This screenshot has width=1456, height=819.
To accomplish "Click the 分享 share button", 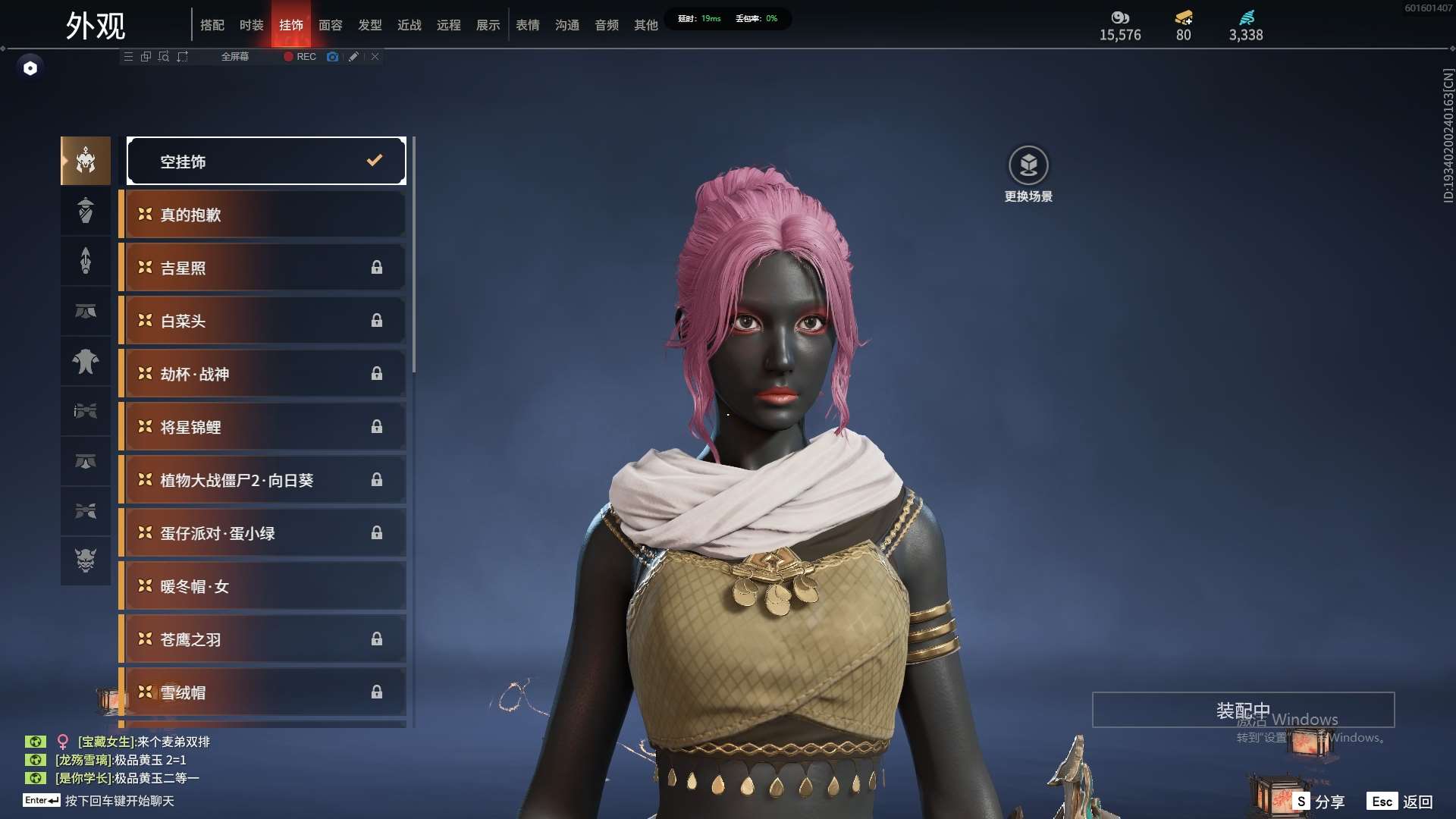I will click(x=1319, y=802).
